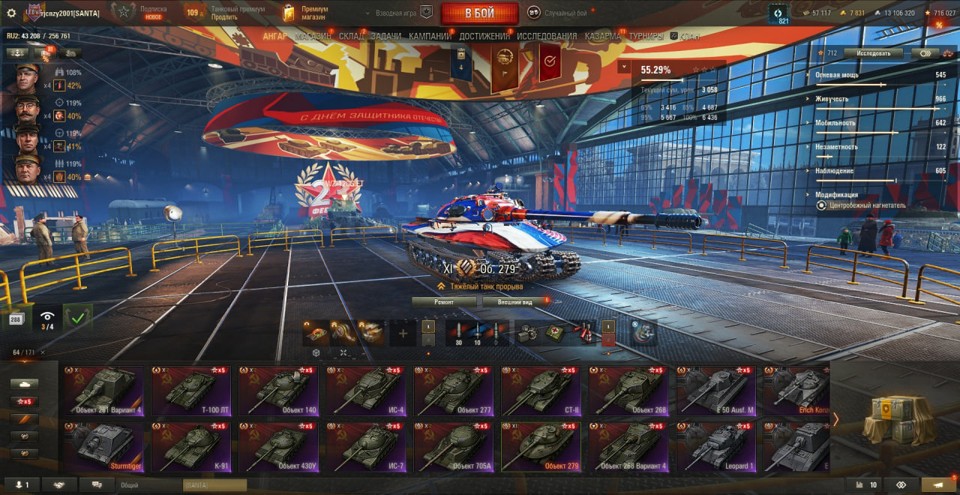Open the Исследования tab
This screenshot has height=495, width=960.
click(x=546, y=36)
